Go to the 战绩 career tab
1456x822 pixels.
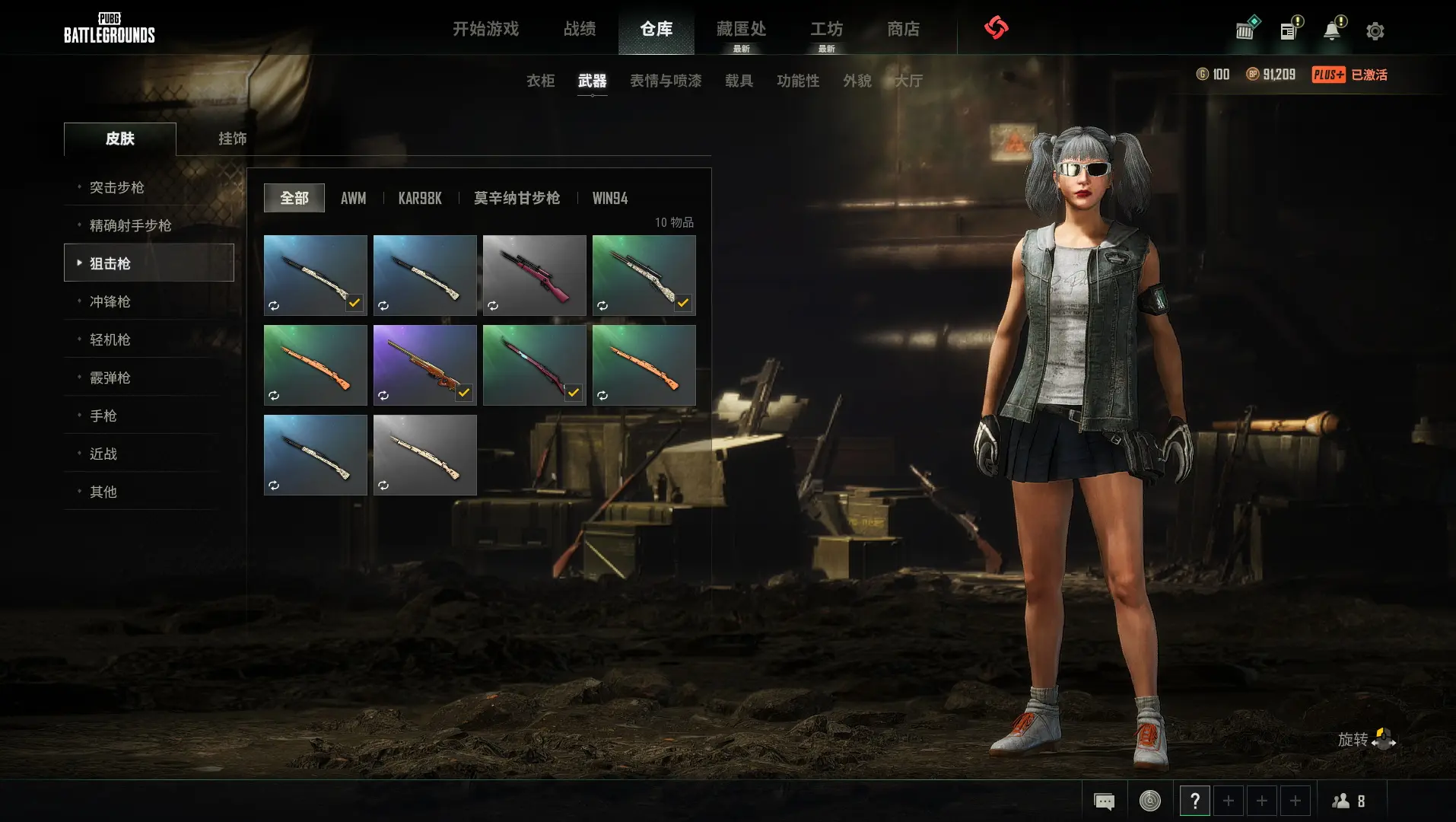(580, 29)
